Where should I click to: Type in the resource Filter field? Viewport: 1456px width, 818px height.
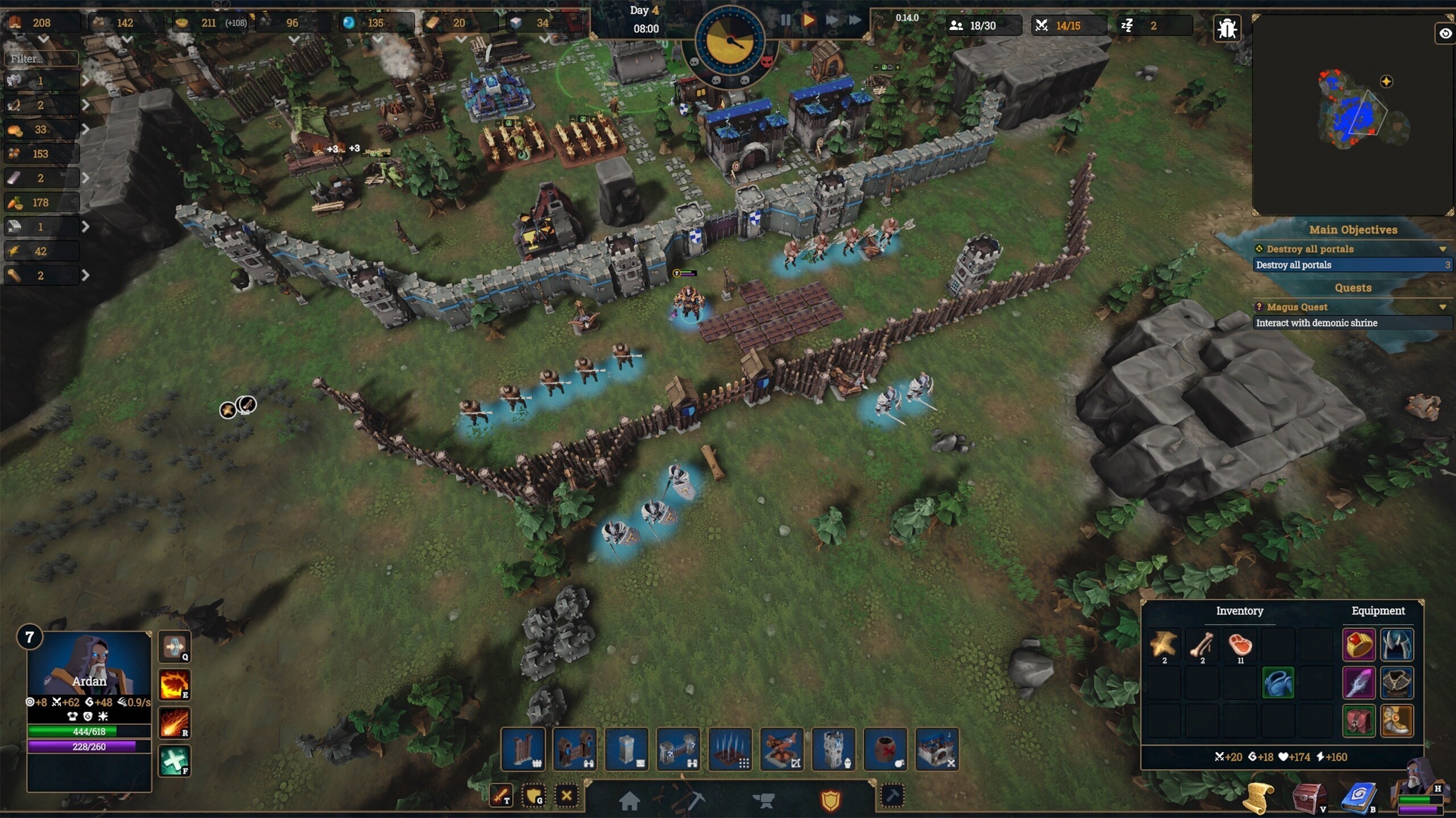click(x=41, y=59)
